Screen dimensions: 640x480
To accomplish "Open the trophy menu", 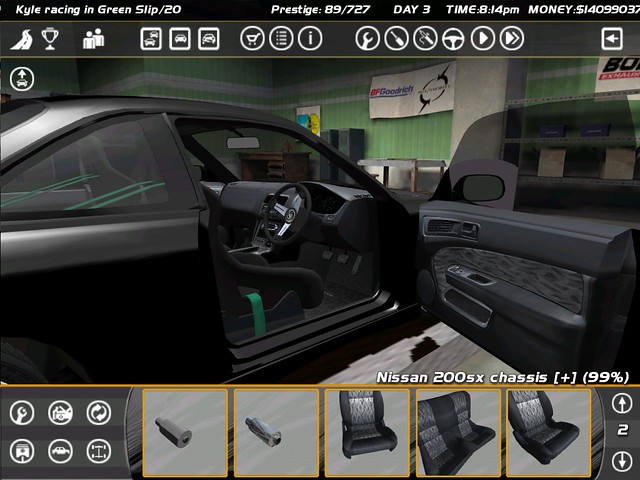I will coord(50,39).
